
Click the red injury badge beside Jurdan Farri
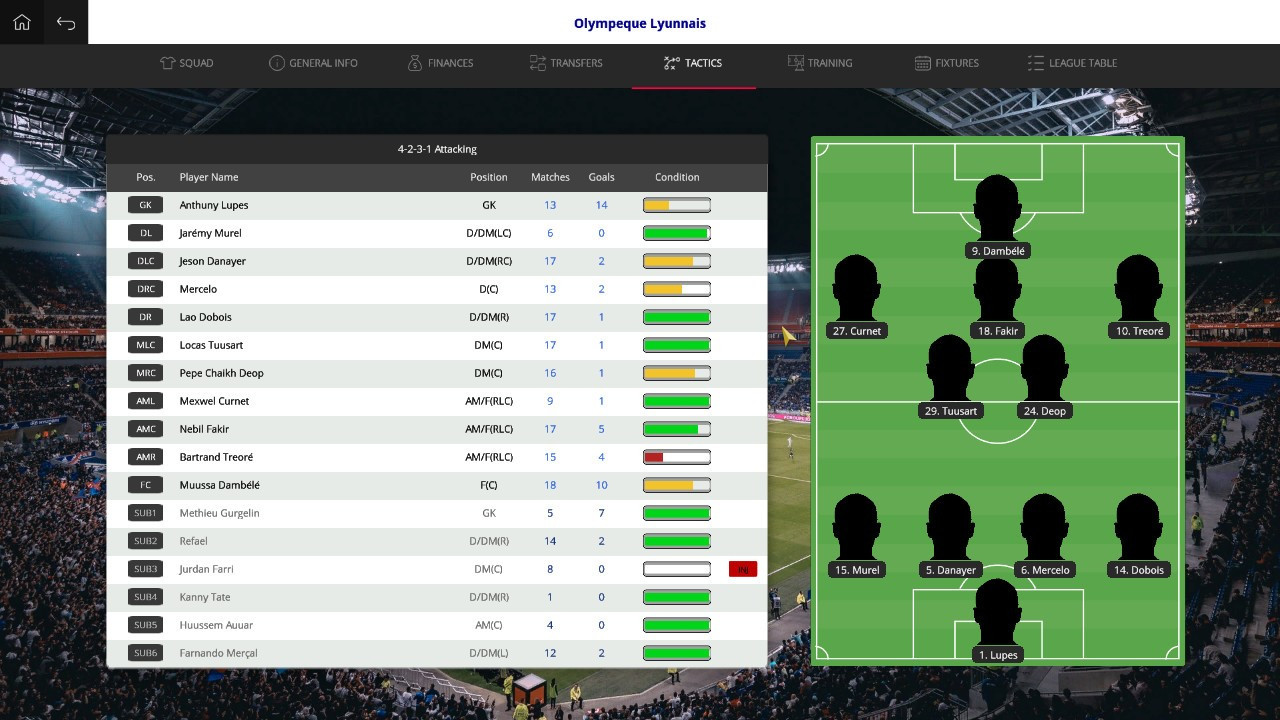click(x=743, y=568)
